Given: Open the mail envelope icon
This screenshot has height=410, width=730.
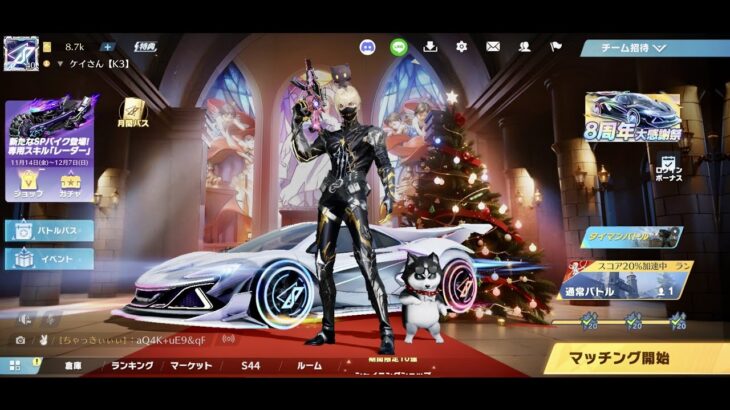Looking at the screenshot, I should coord(493,46).
